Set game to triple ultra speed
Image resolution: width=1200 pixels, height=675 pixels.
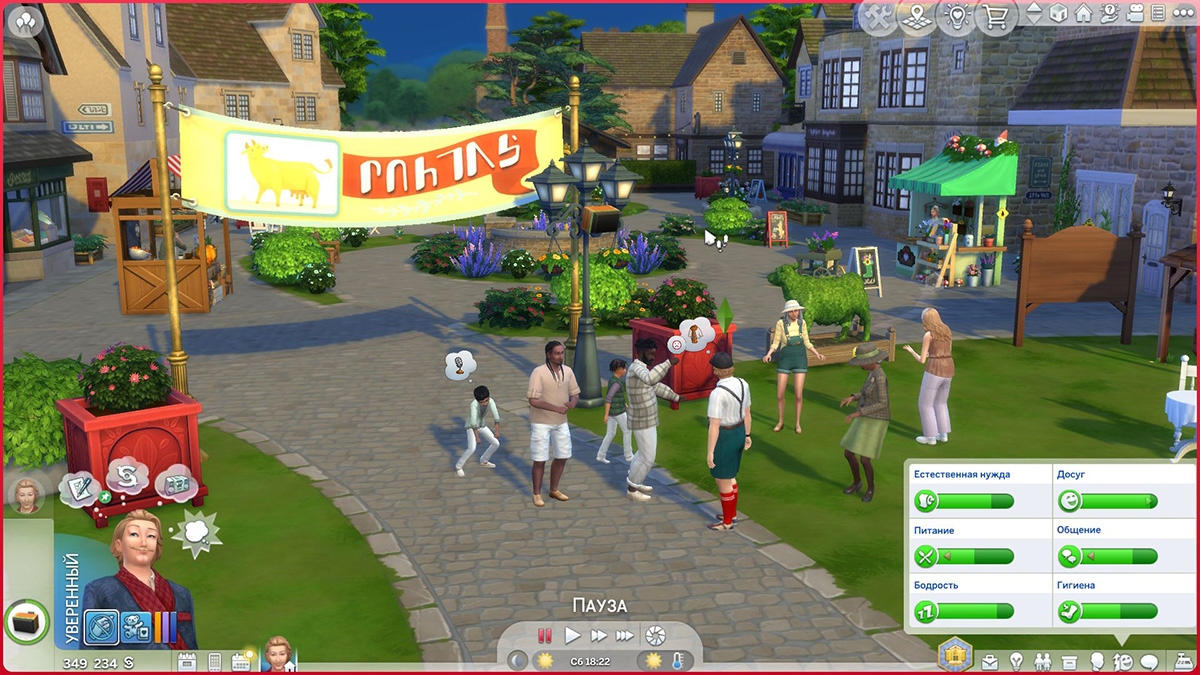pyautogui.click(x=625, y=635)
